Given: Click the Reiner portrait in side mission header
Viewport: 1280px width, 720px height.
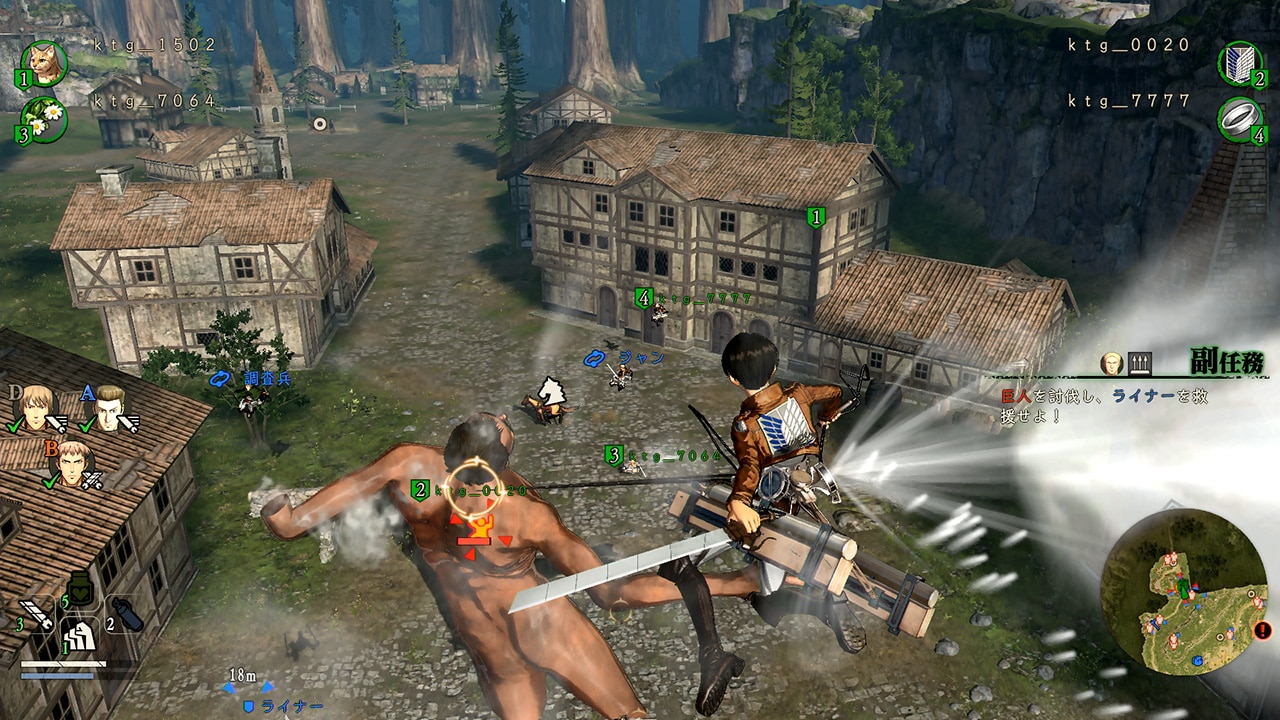Looking at the screenshot, I should click(1110, 362).
